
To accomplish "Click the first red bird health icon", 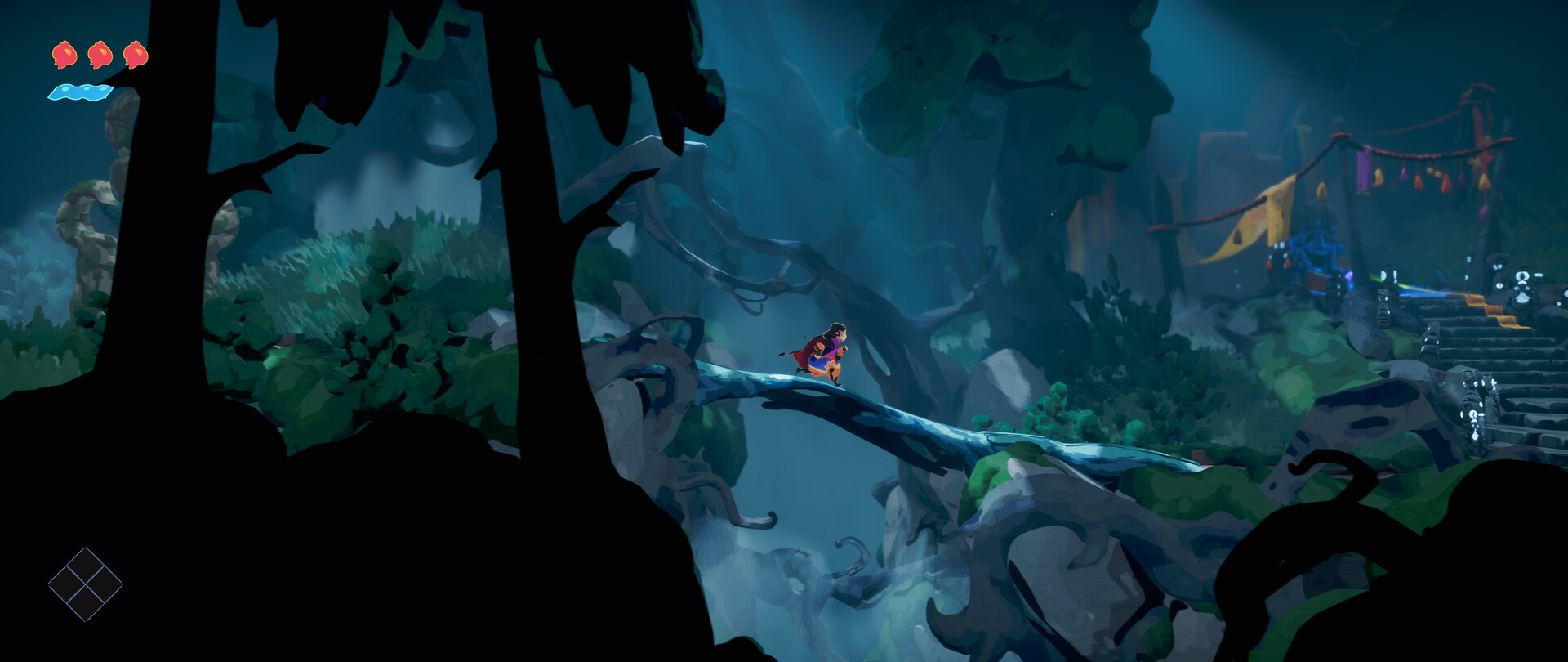I will pos(64,55).
